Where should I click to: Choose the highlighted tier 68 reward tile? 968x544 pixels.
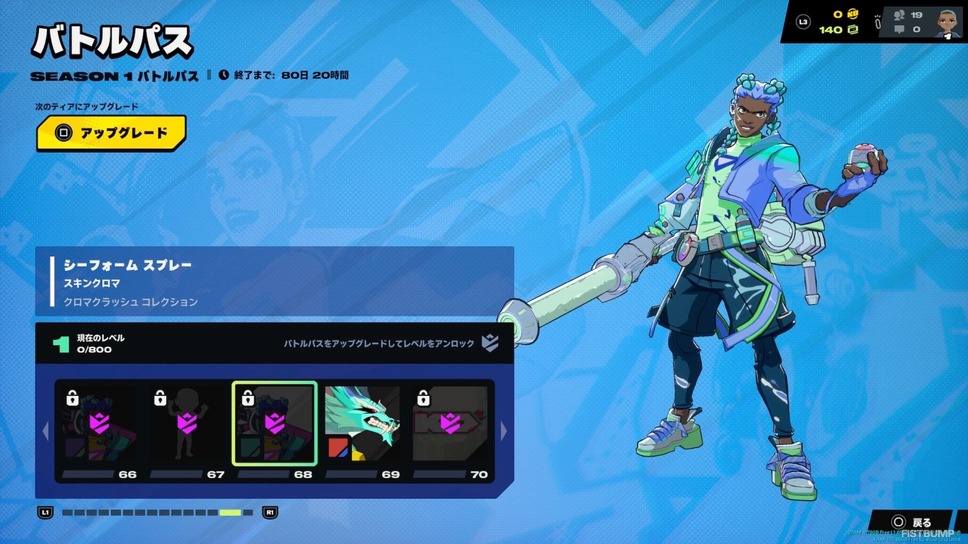click(x=275, y=425)
